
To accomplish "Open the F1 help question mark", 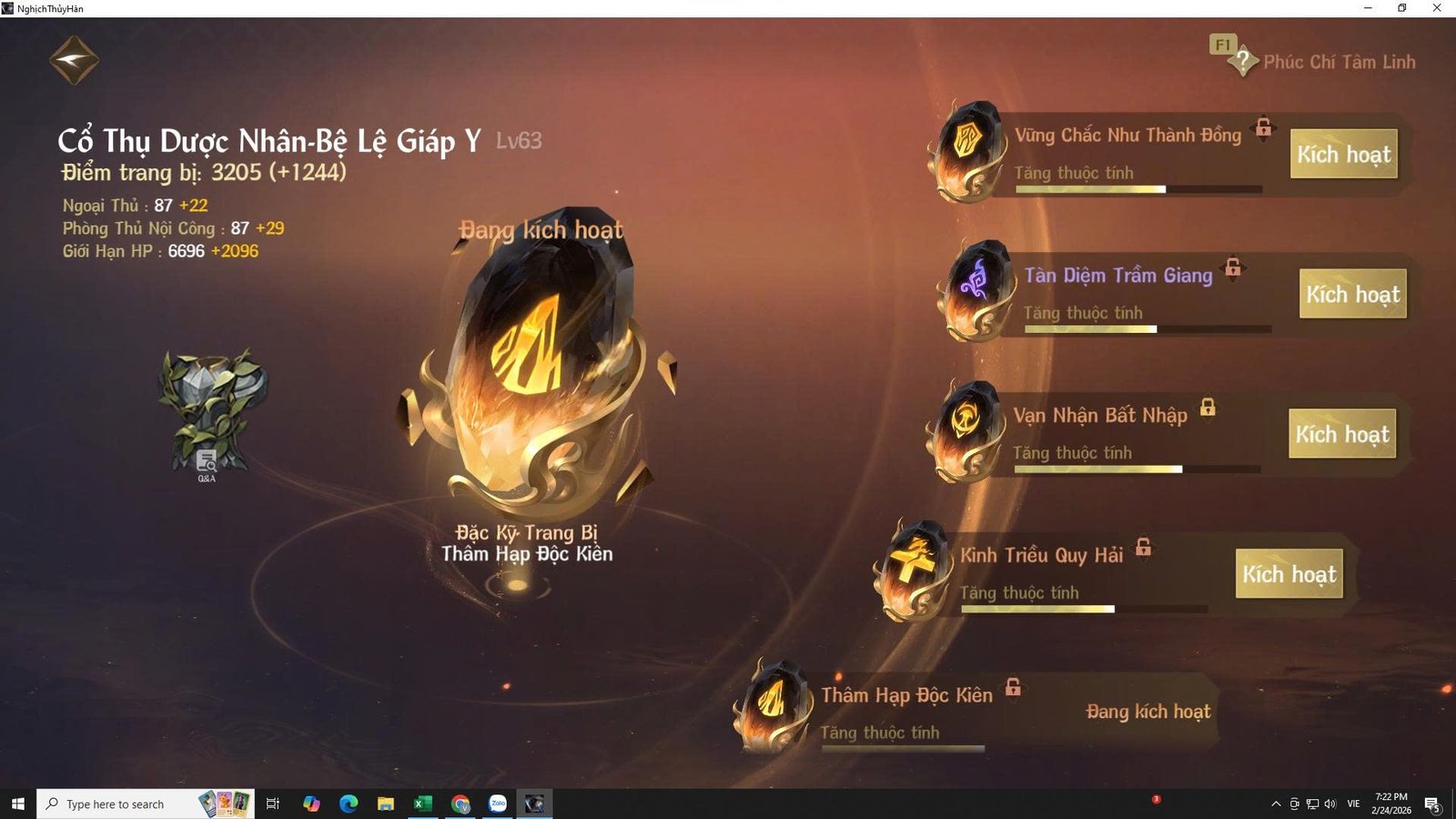I will pos(1243,60).
